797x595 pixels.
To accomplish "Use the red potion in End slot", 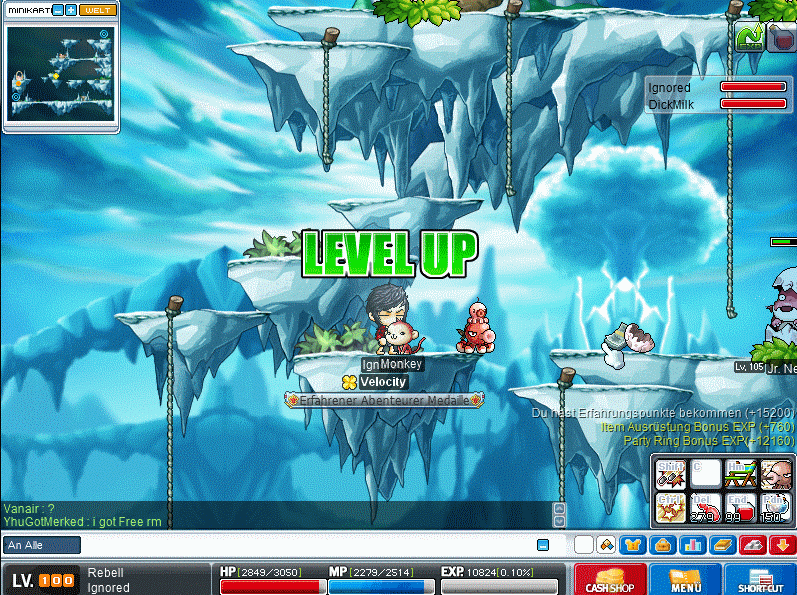I will 740,508.
